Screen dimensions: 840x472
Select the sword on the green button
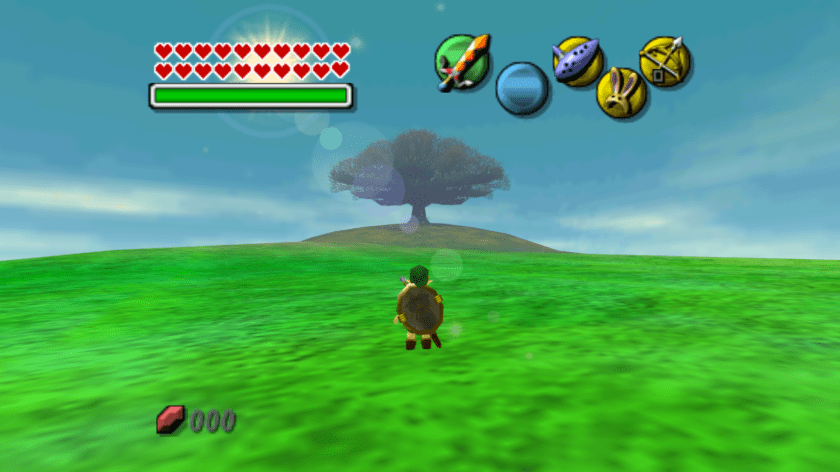pos(463,60)
